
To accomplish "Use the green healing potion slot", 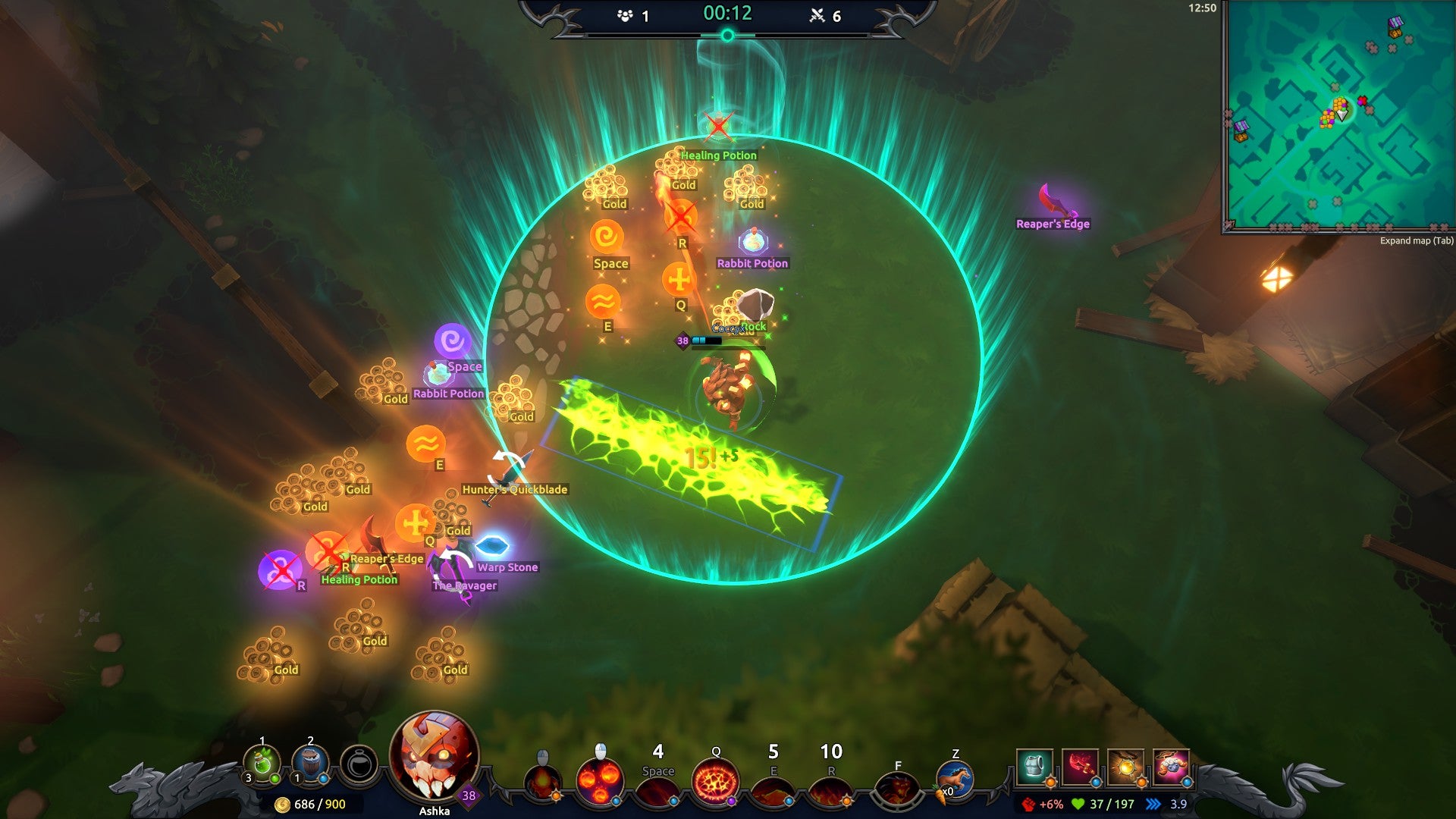I will coord(262,764).
